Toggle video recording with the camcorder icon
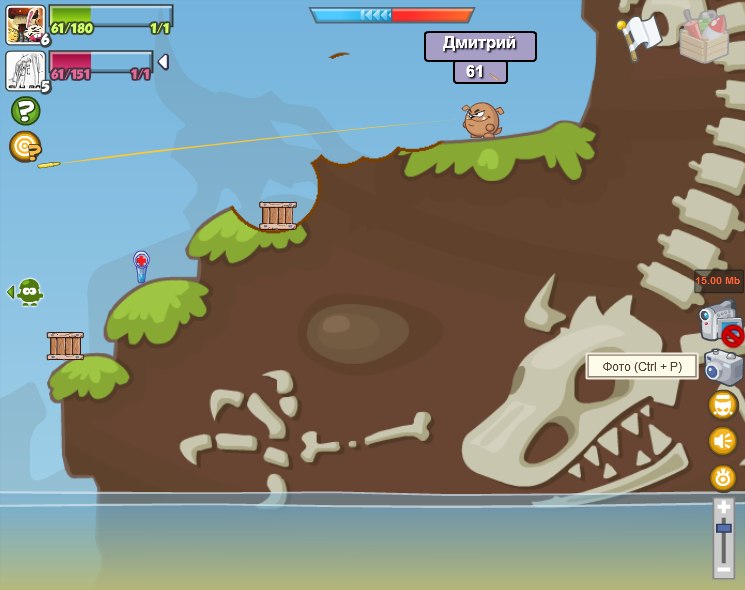 [717, 323]
